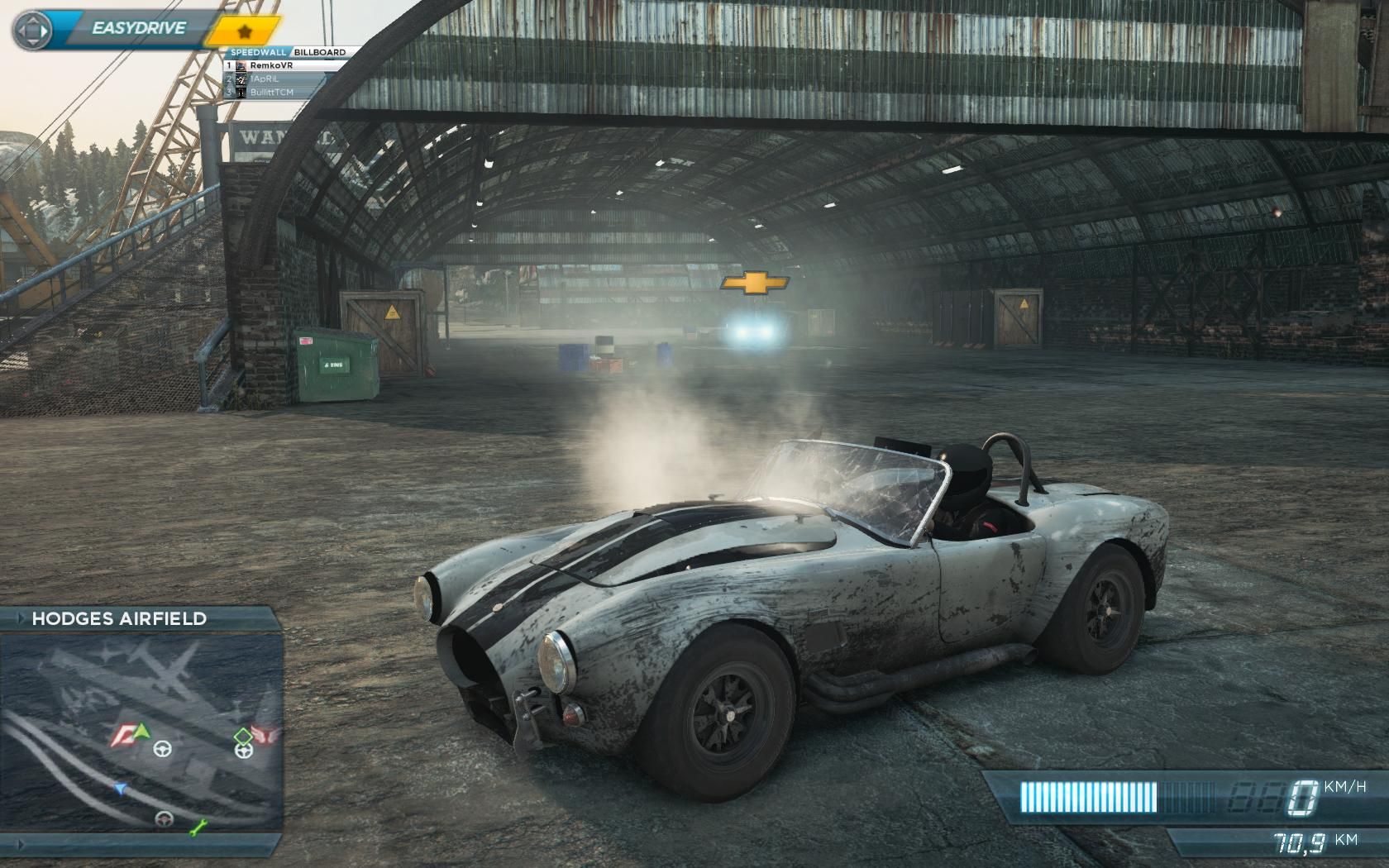Switch to the Billboard tab
The width and height of the screenshot is (1389, 868).
(x=319, y=52)
